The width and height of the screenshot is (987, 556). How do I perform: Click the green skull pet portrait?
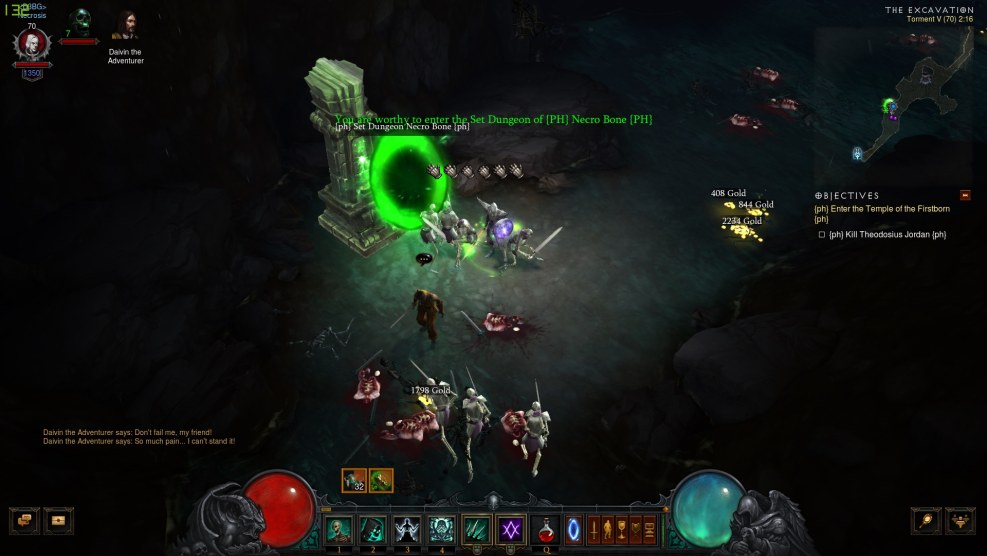click(80, 21)
